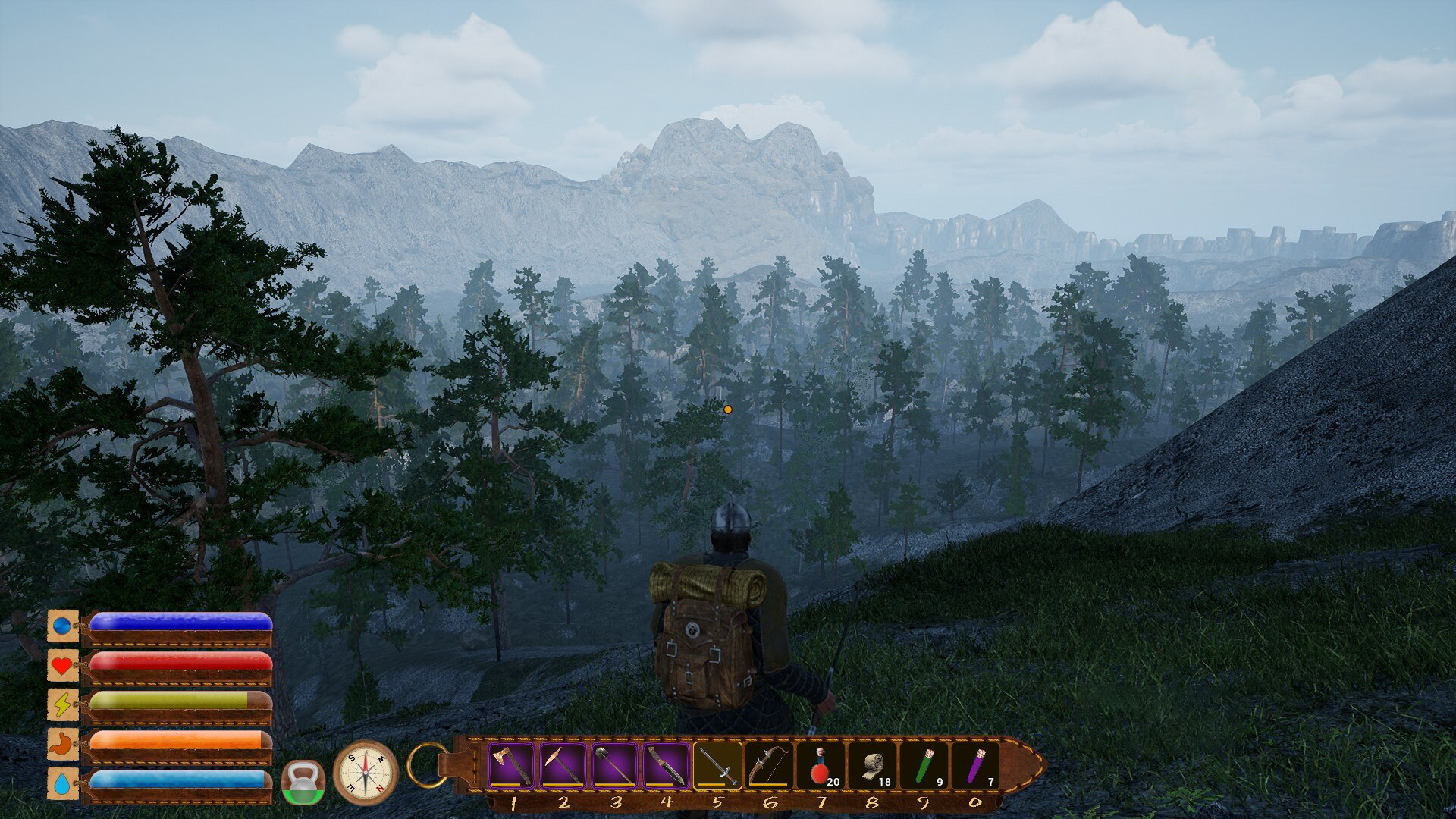This screenshot has height=819, width=1456.
Task: Select the purple vial slot
Action: tap(976, 766)
